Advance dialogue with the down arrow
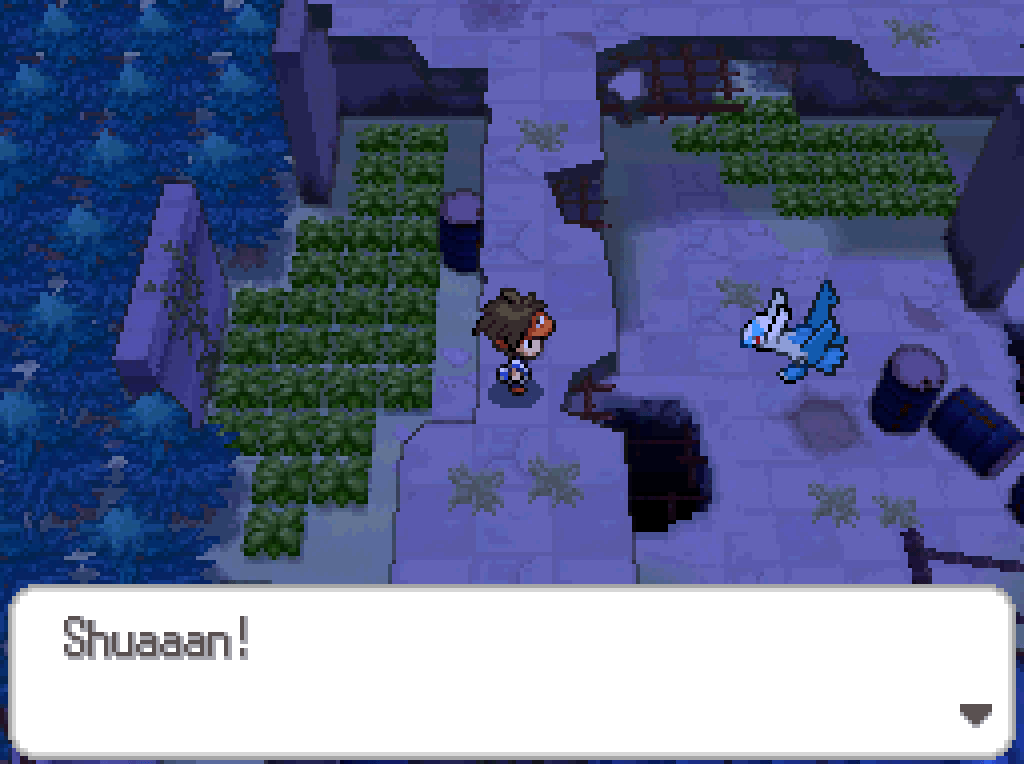Screen dimensions: 1024x764 (x=975, y=714)
